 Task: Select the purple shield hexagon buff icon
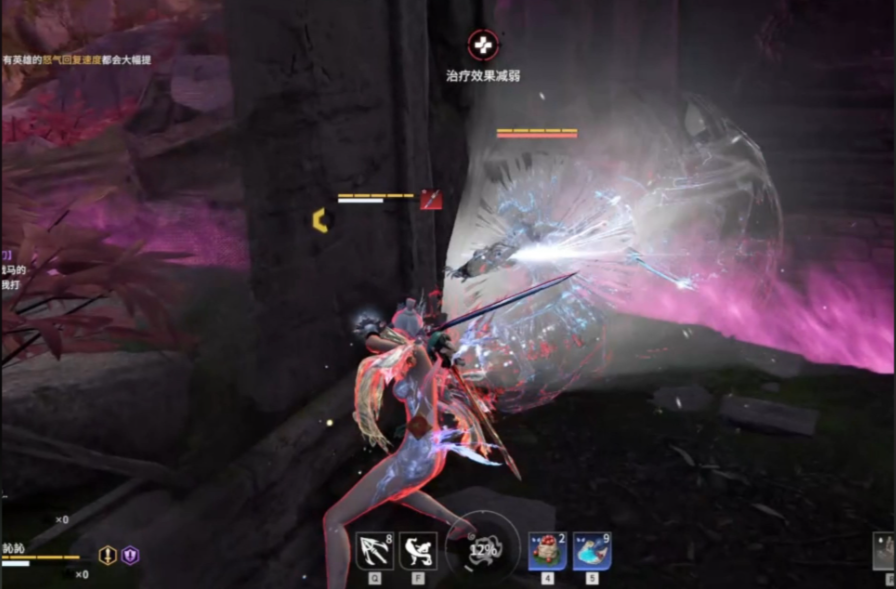tap(130, 555)
